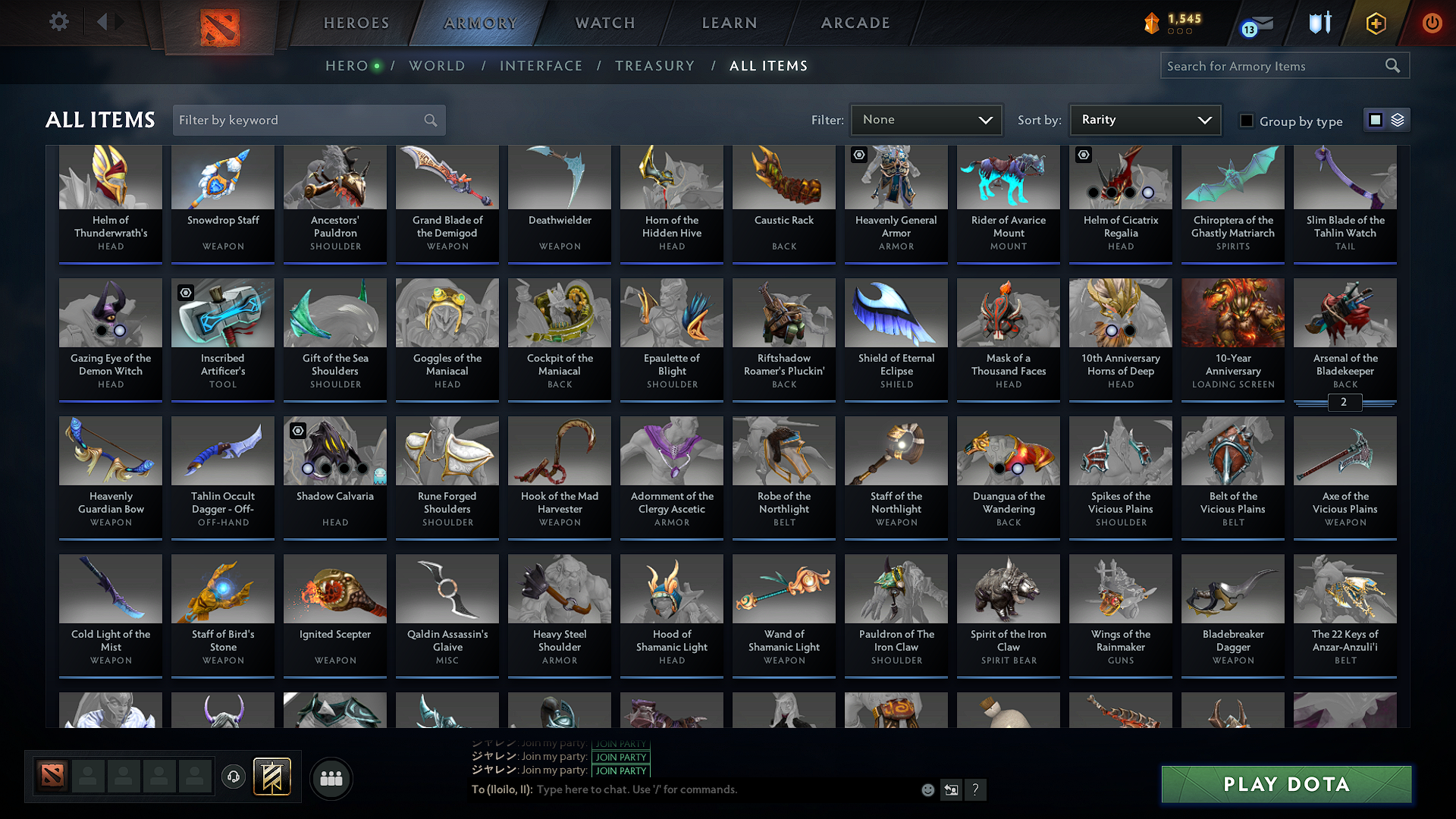Open the emoji picker in chat
This screenshot has height=819, width=1456.
click(x=927, y=789)
